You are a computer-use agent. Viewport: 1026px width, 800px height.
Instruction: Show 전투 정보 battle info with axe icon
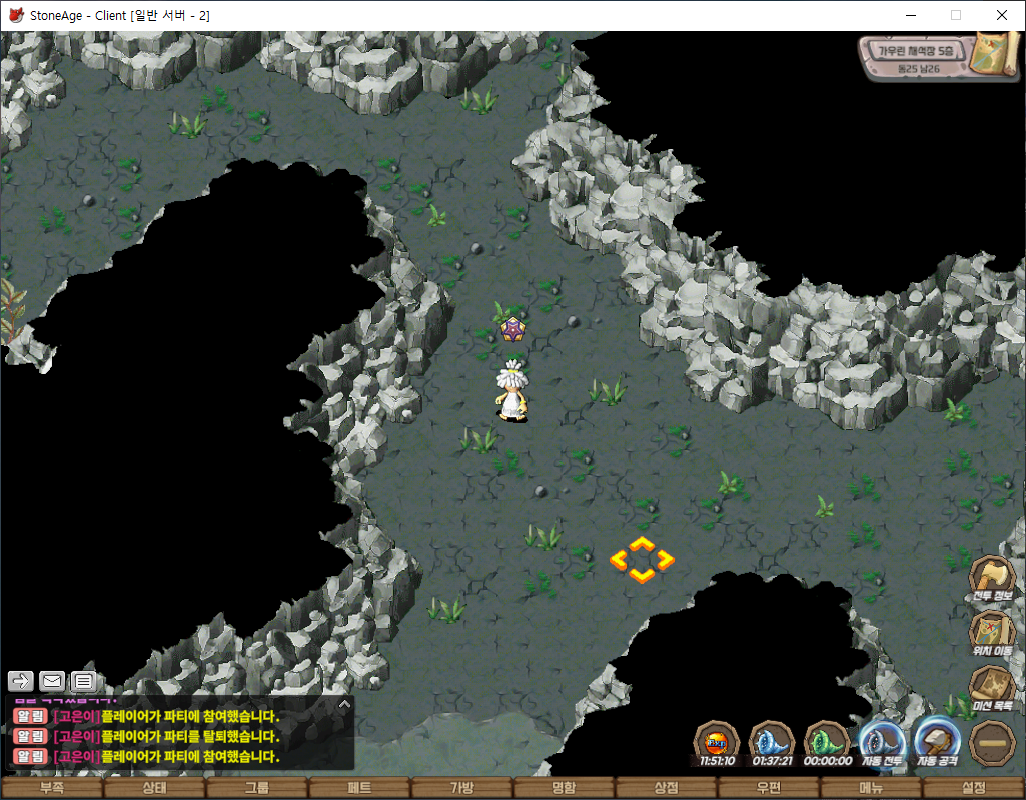coord(992,579)
